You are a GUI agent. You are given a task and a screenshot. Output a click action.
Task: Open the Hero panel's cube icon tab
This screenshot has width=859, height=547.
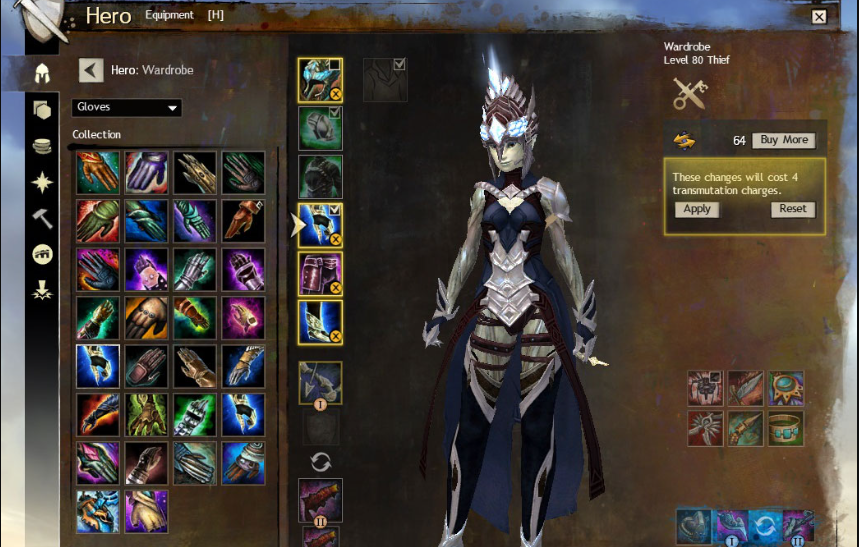click(42, 109)
